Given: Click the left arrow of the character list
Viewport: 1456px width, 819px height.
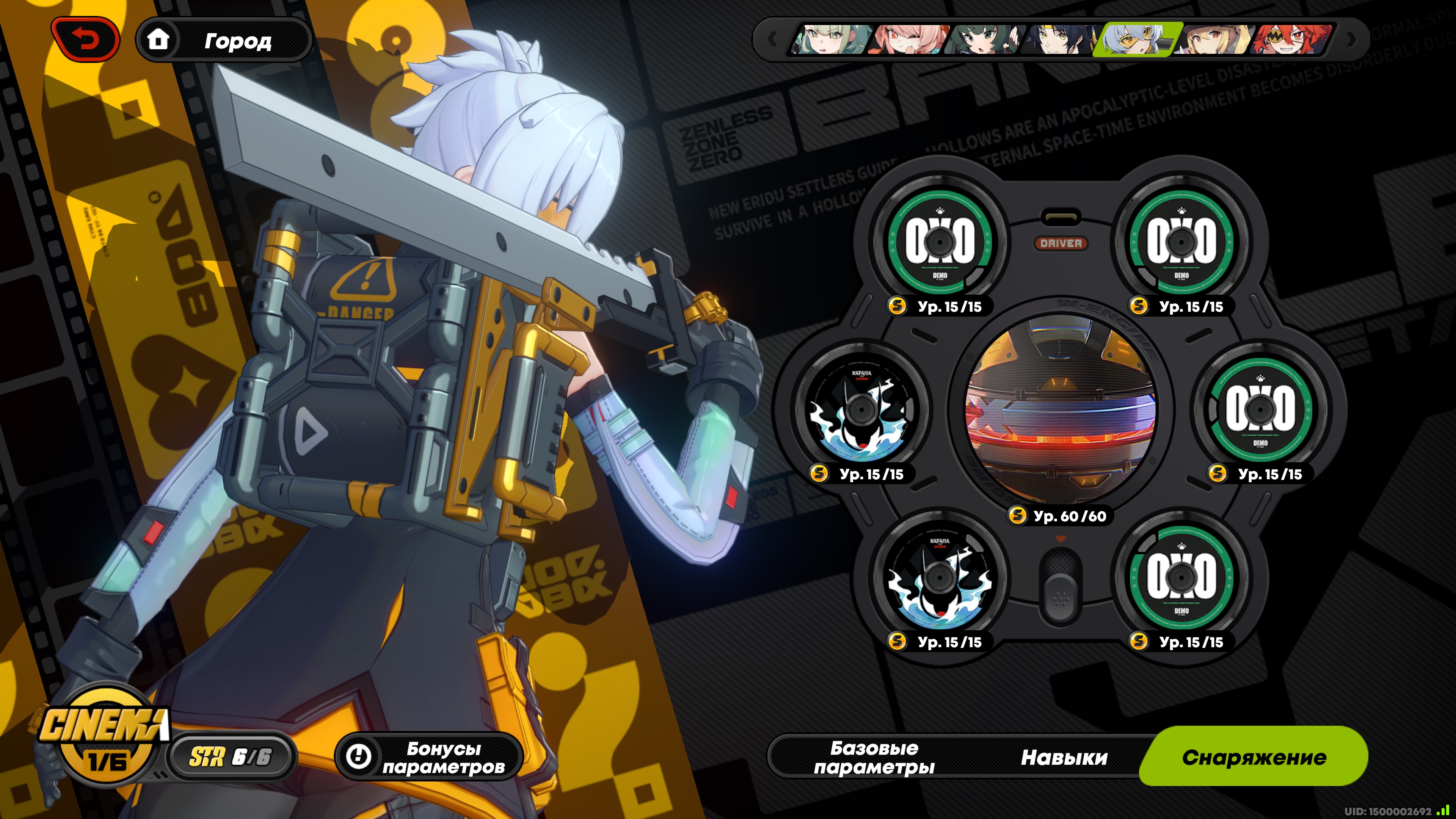Looking at the screenshot, I should point(772,39).
